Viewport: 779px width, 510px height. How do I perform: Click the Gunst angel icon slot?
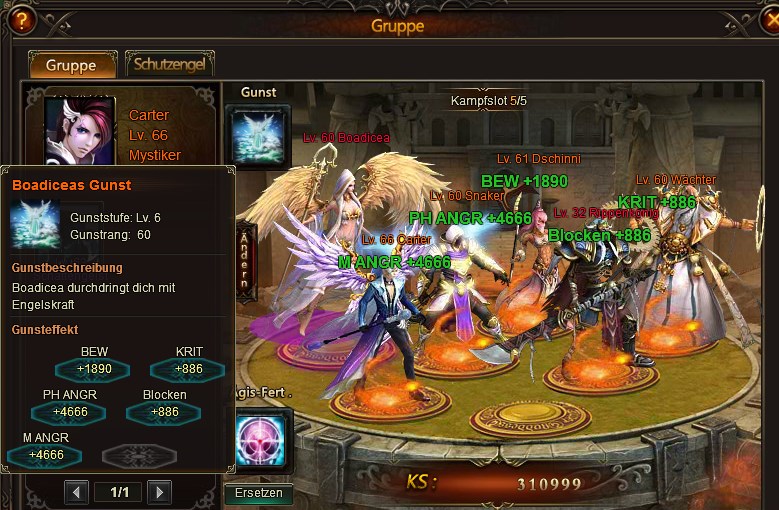tap(259, 135)
